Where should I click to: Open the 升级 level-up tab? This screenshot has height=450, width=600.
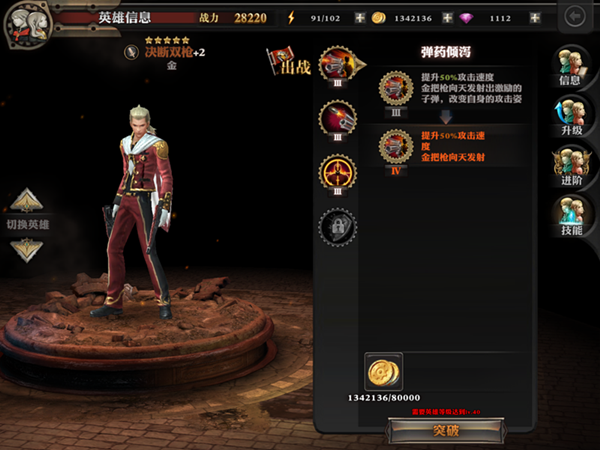pyautogui.click(x=572, y=116)
